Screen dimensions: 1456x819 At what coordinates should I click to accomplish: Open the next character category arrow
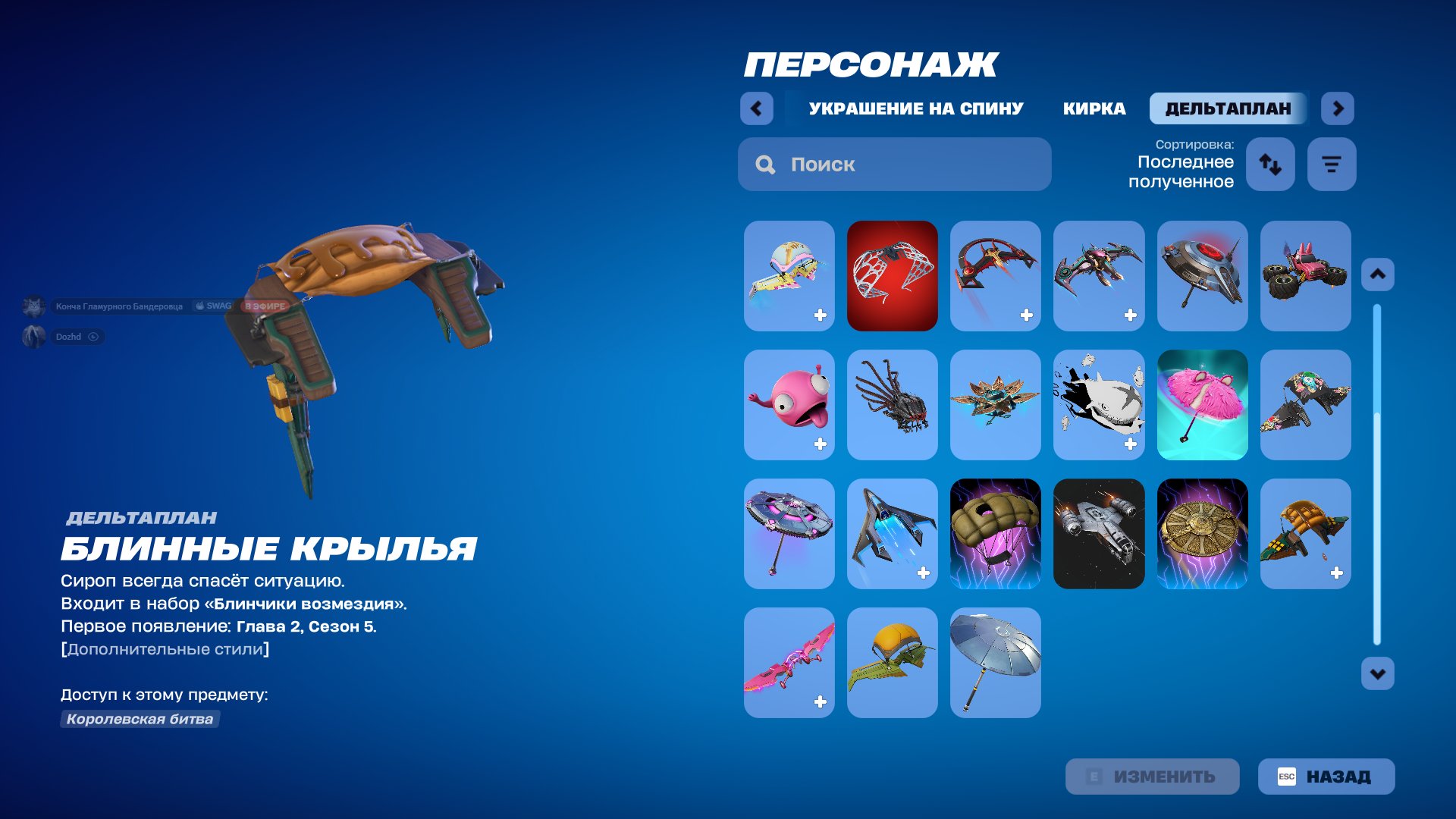click(1337, 108)
